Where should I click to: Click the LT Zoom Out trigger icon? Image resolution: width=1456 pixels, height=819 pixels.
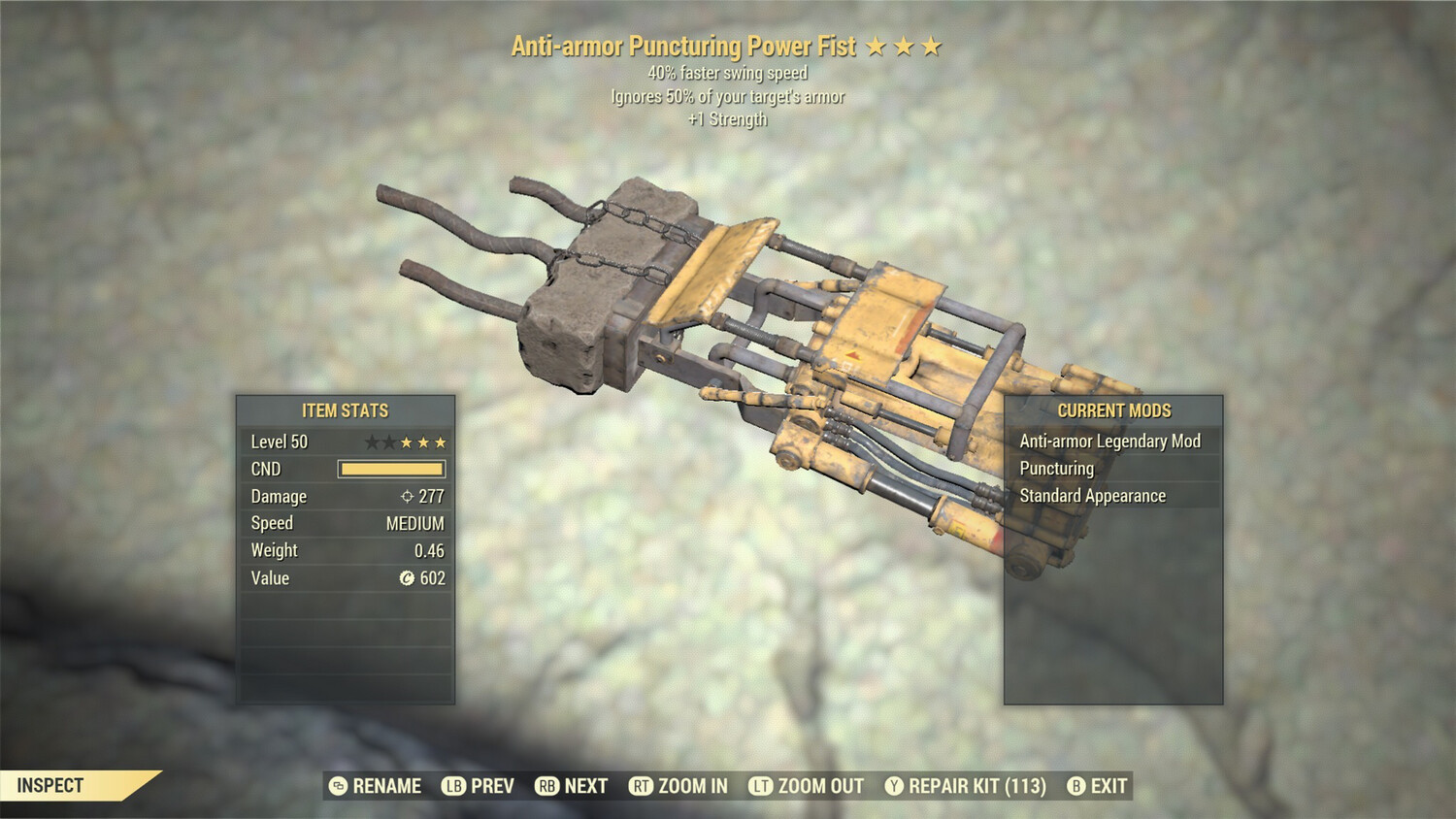[x=763, y=786]
